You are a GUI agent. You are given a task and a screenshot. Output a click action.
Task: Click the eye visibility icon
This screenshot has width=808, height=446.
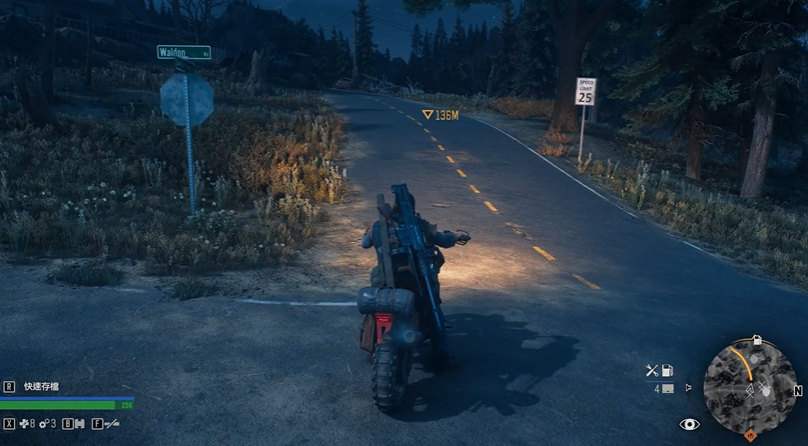click(x=689, y=424)
